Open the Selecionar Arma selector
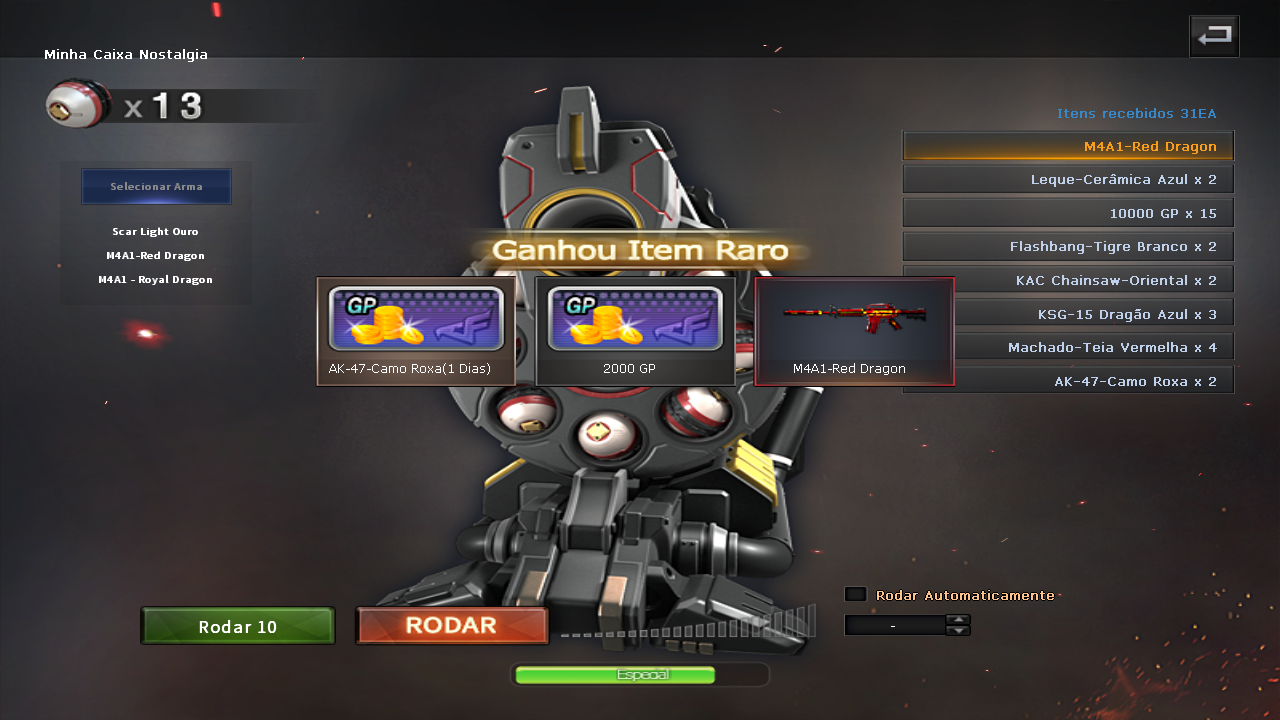The height and width of the screenshot is (720, 1280). point(156,187)
